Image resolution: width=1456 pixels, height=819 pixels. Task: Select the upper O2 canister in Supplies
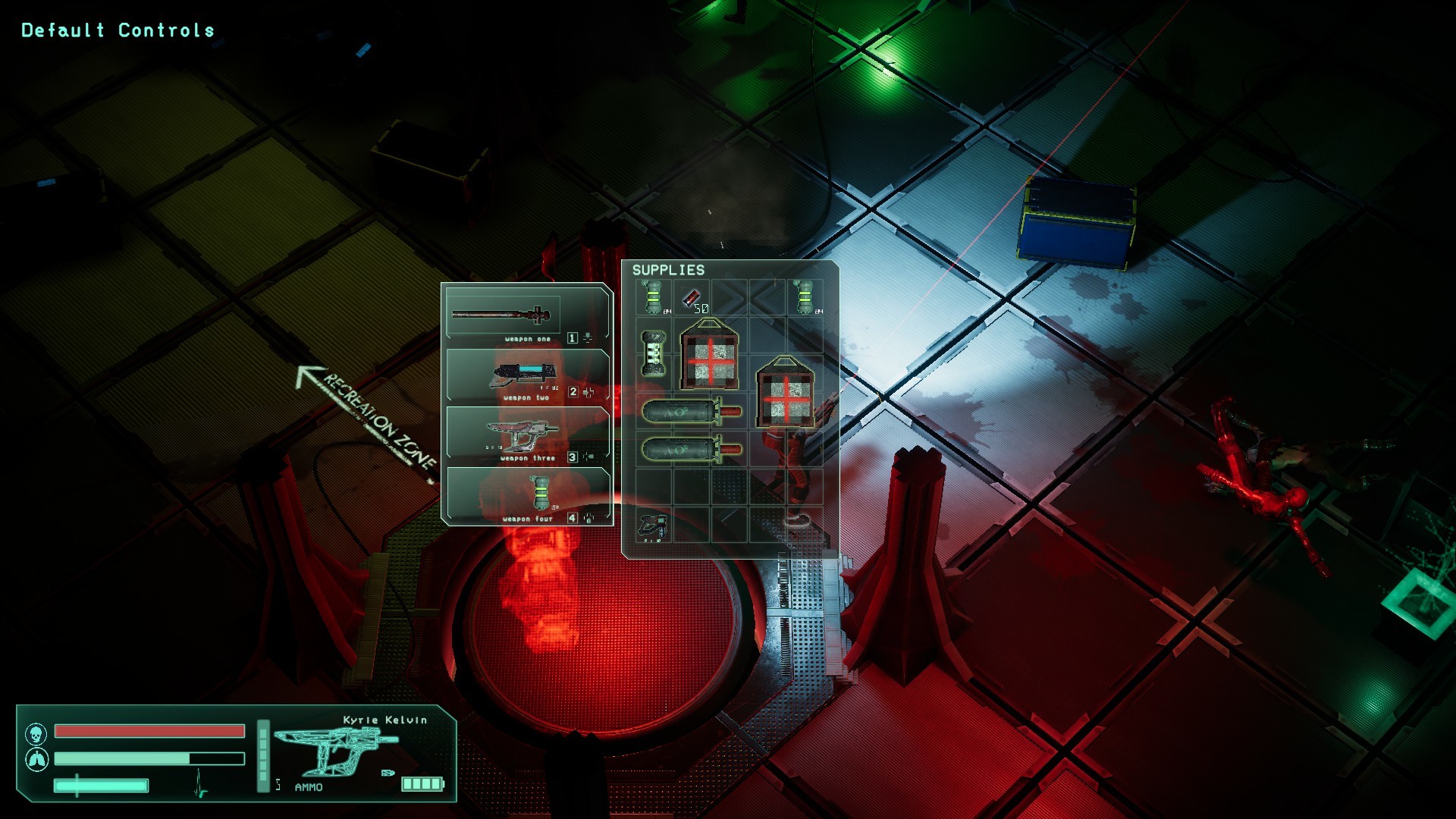pos(680,413)
